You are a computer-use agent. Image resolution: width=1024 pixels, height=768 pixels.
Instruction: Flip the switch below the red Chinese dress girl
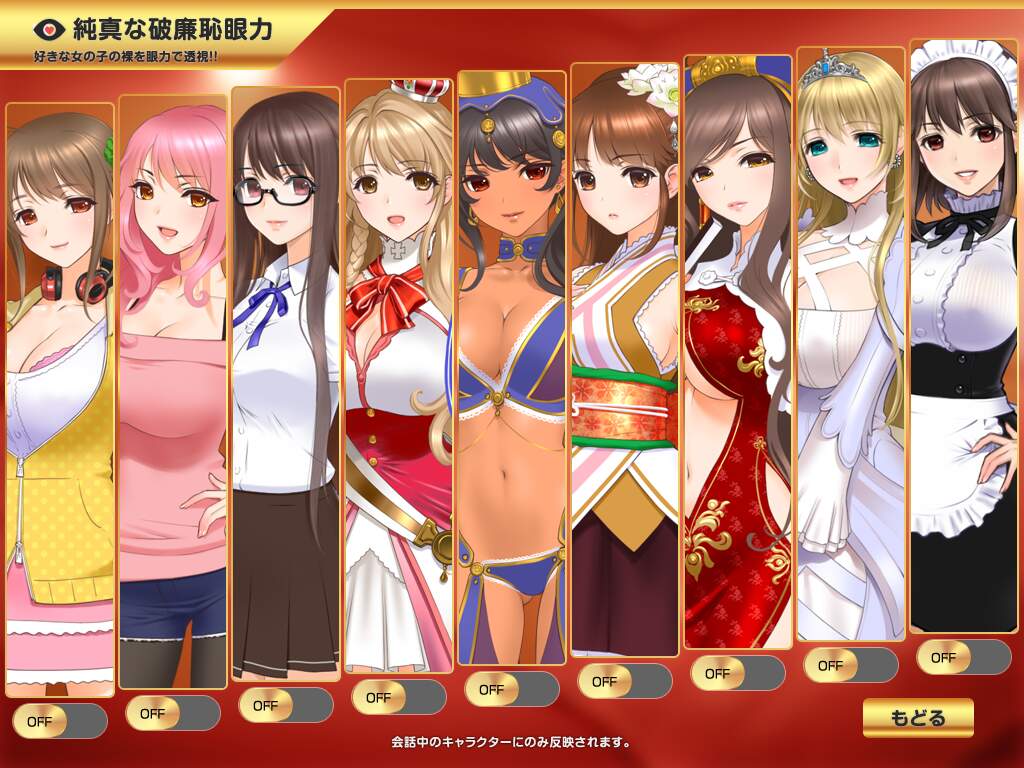[738, 673]
